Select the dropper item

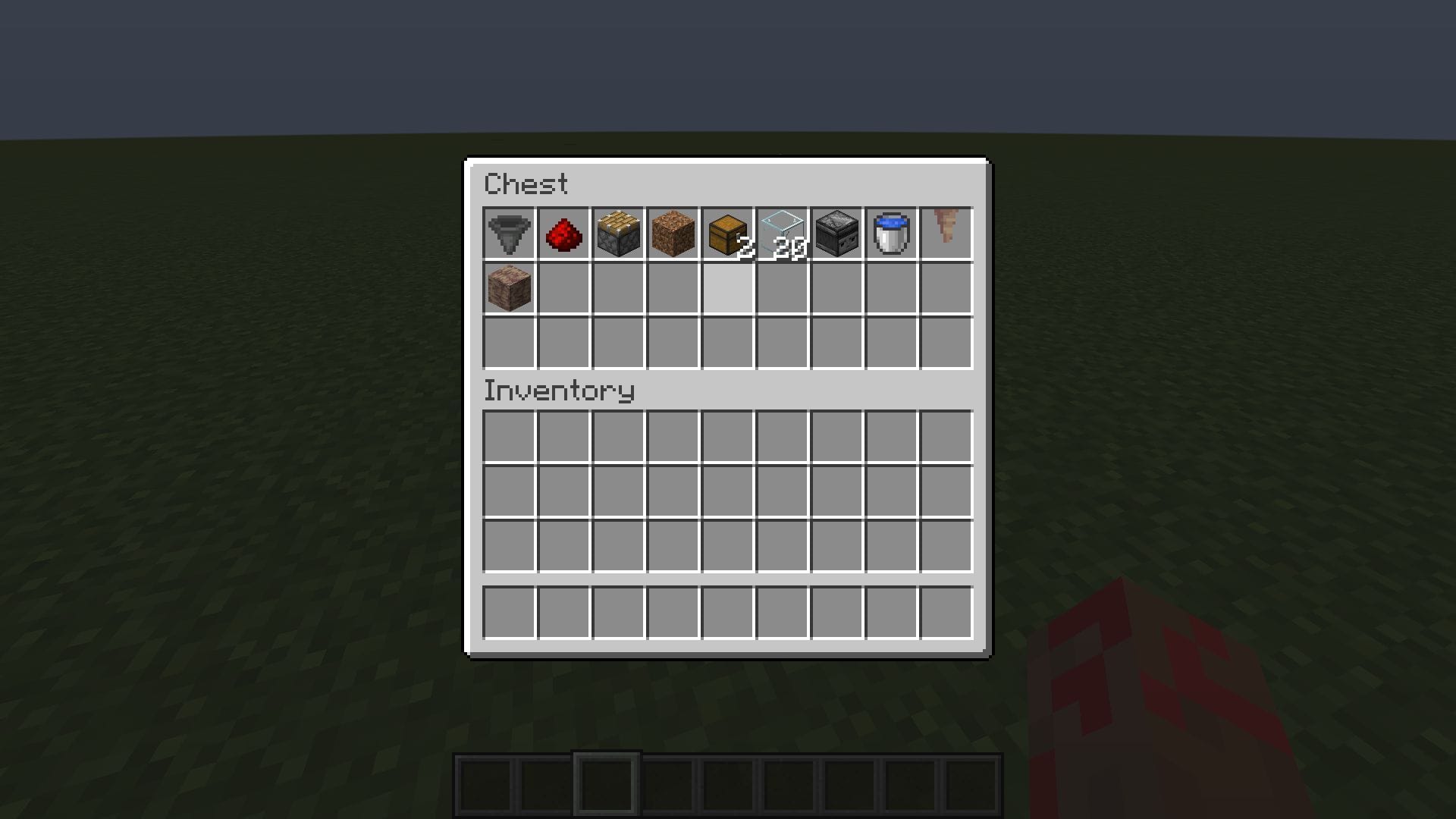(x=836, y=233)
